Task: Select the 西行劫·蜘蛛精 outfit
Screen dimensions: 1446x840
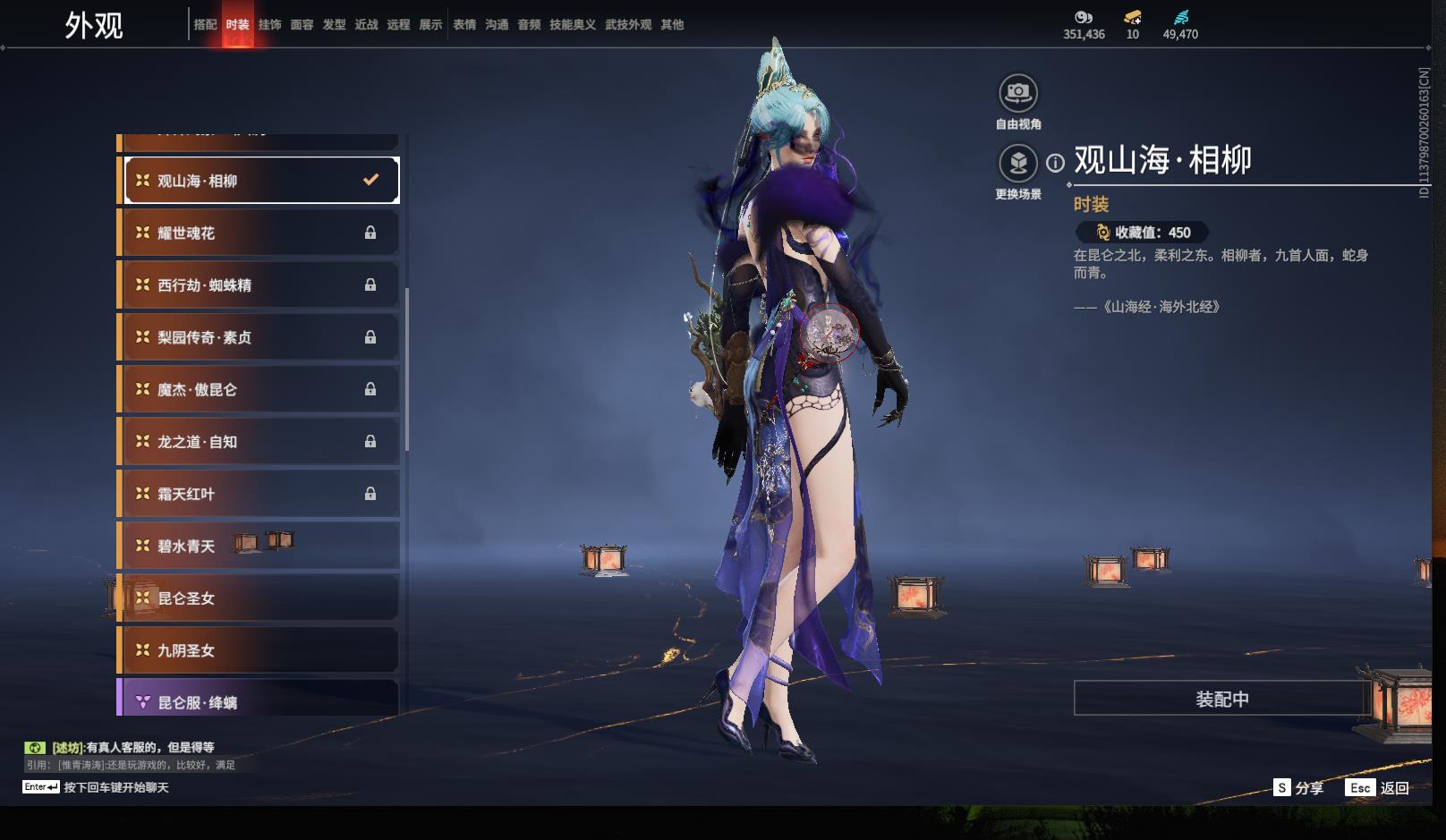Action: tap(259, 285)
